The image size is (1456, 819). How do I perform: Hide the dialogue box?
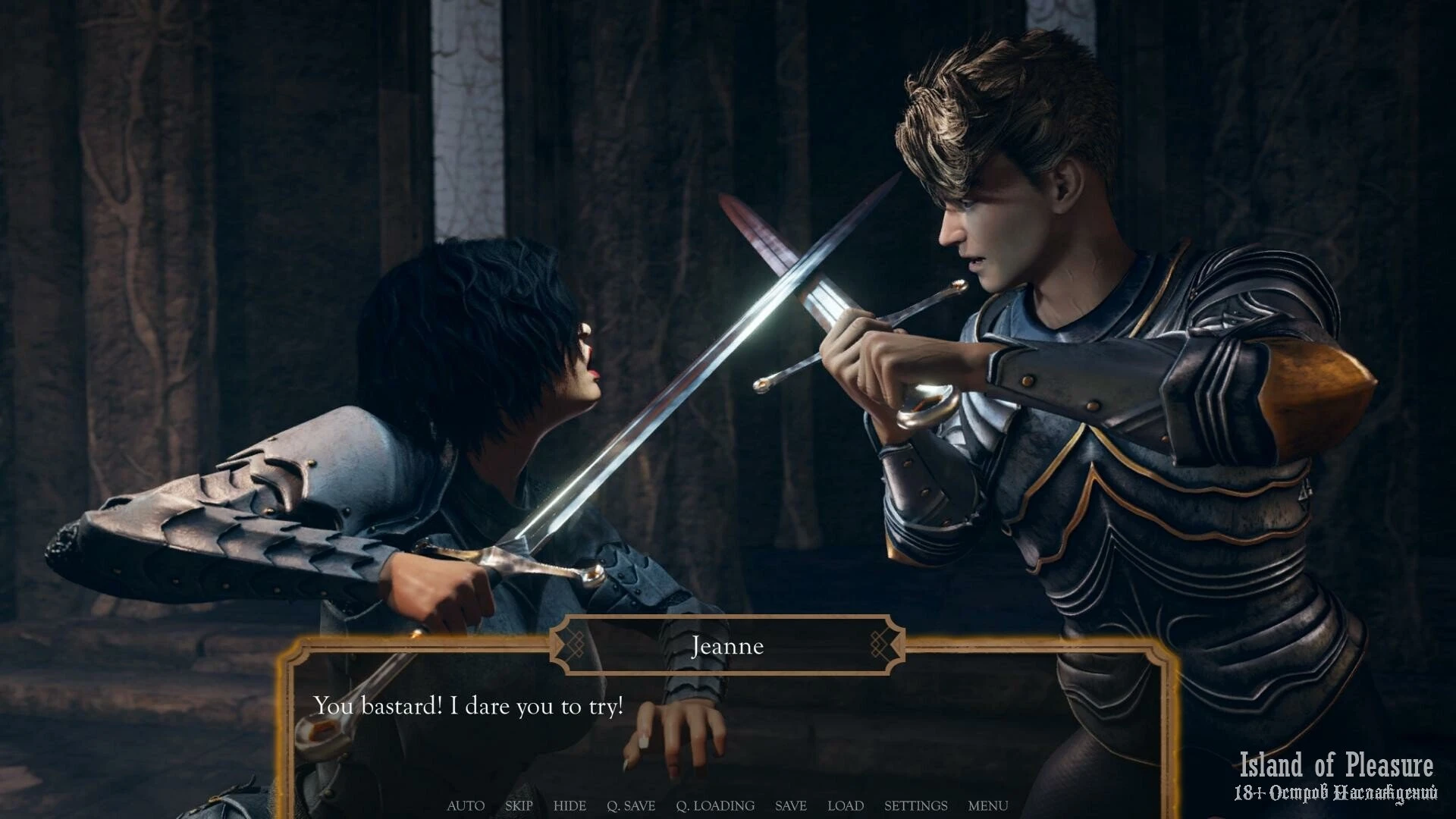570,805
